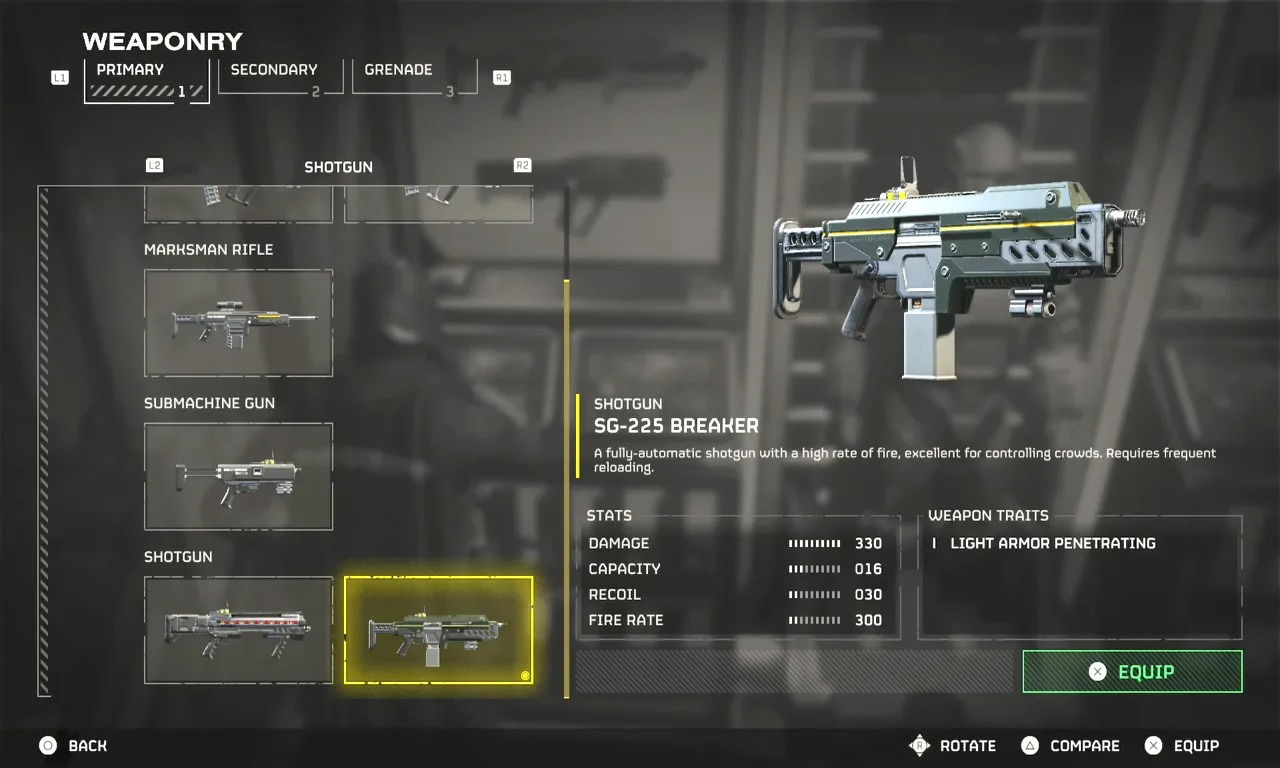Select the Submachine Gun weapon tile
Viewport: 1280px width, 768px height.
(238, 476)
